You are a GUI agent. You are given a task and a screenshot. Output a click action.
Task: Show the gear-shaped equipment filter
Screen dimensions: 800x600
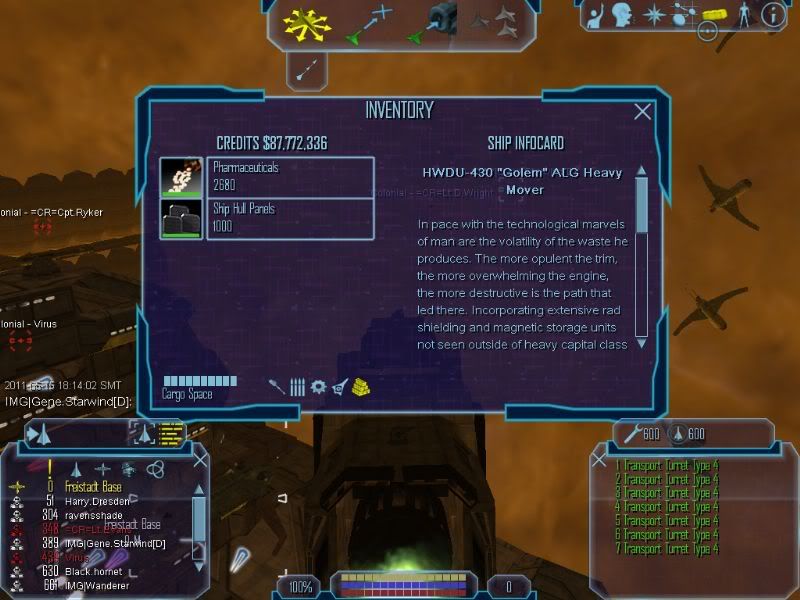tap(319, 387)
